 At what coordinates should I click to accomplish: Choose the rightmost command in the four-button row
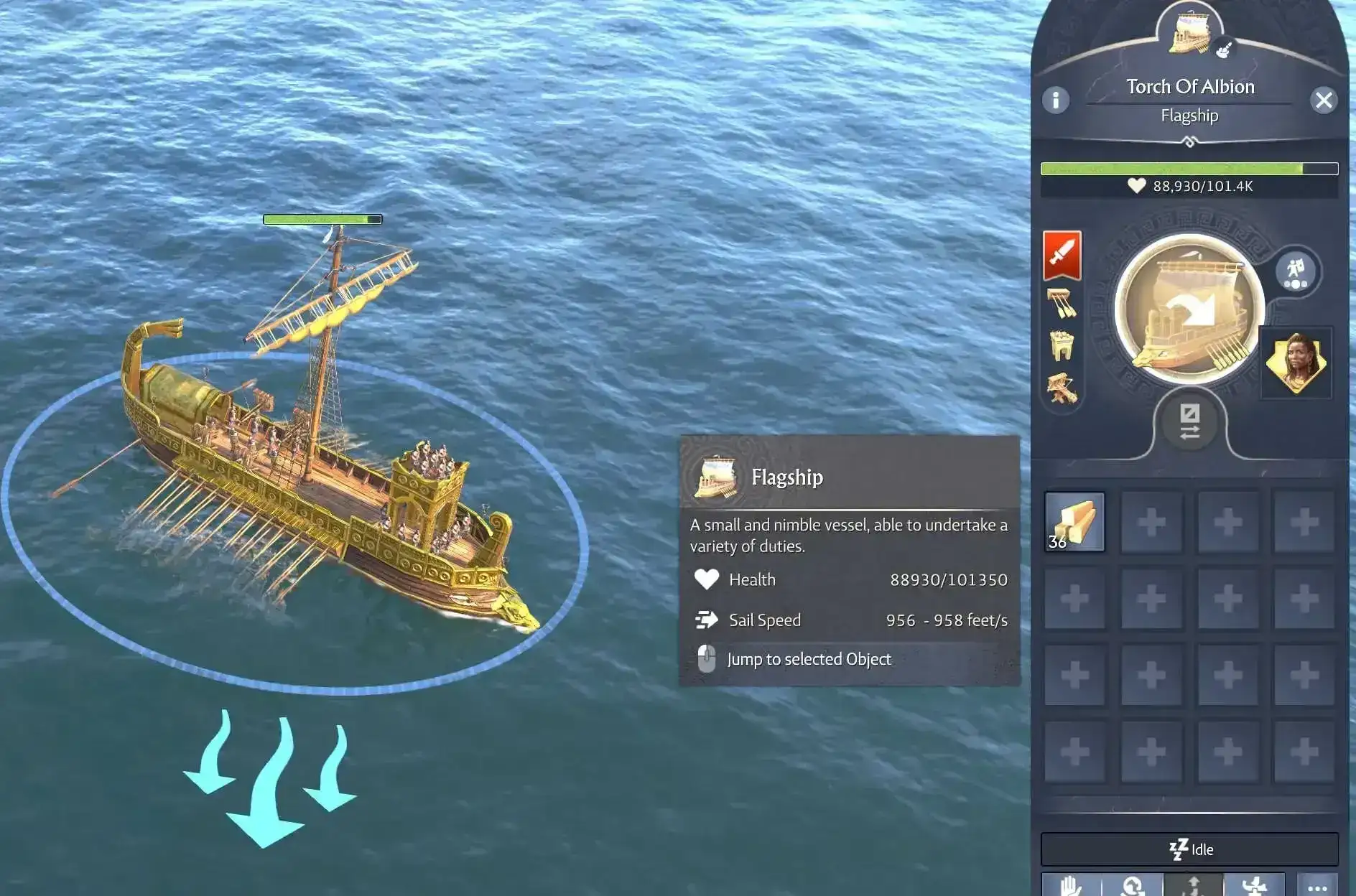pos(1254,886)
